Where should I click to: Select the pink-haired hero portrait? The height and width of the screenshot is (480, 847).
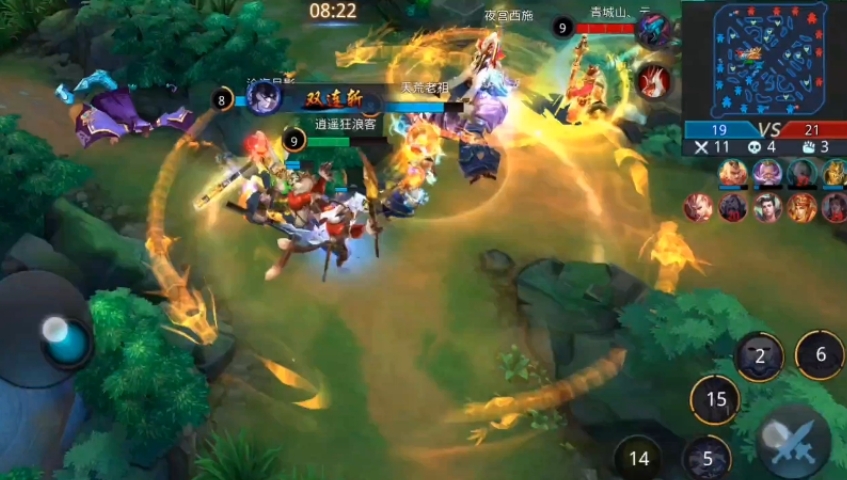click(767, 173)
